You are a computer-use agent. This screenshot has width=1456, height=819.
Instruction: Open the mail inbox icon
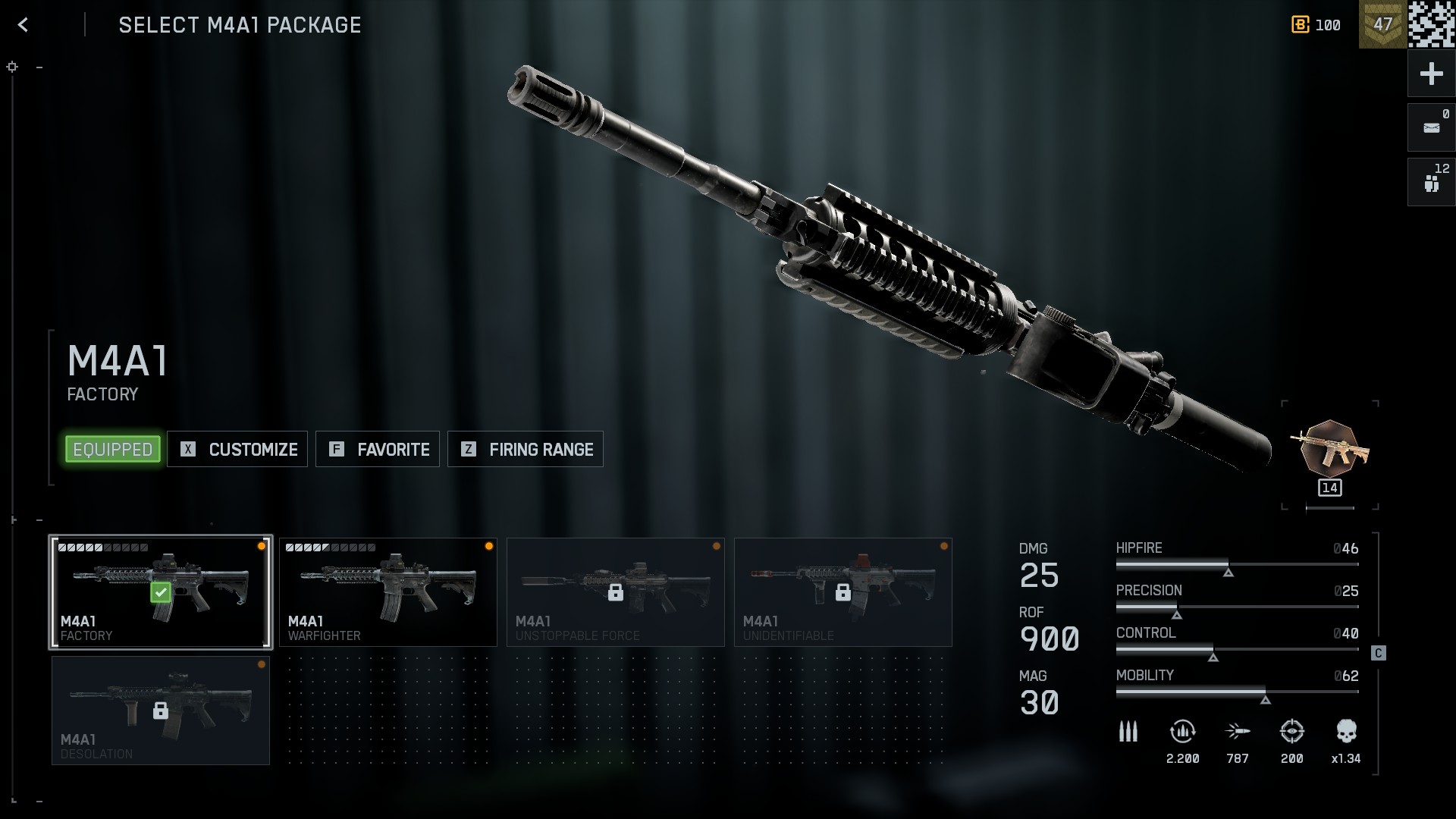pos(1431,127)
